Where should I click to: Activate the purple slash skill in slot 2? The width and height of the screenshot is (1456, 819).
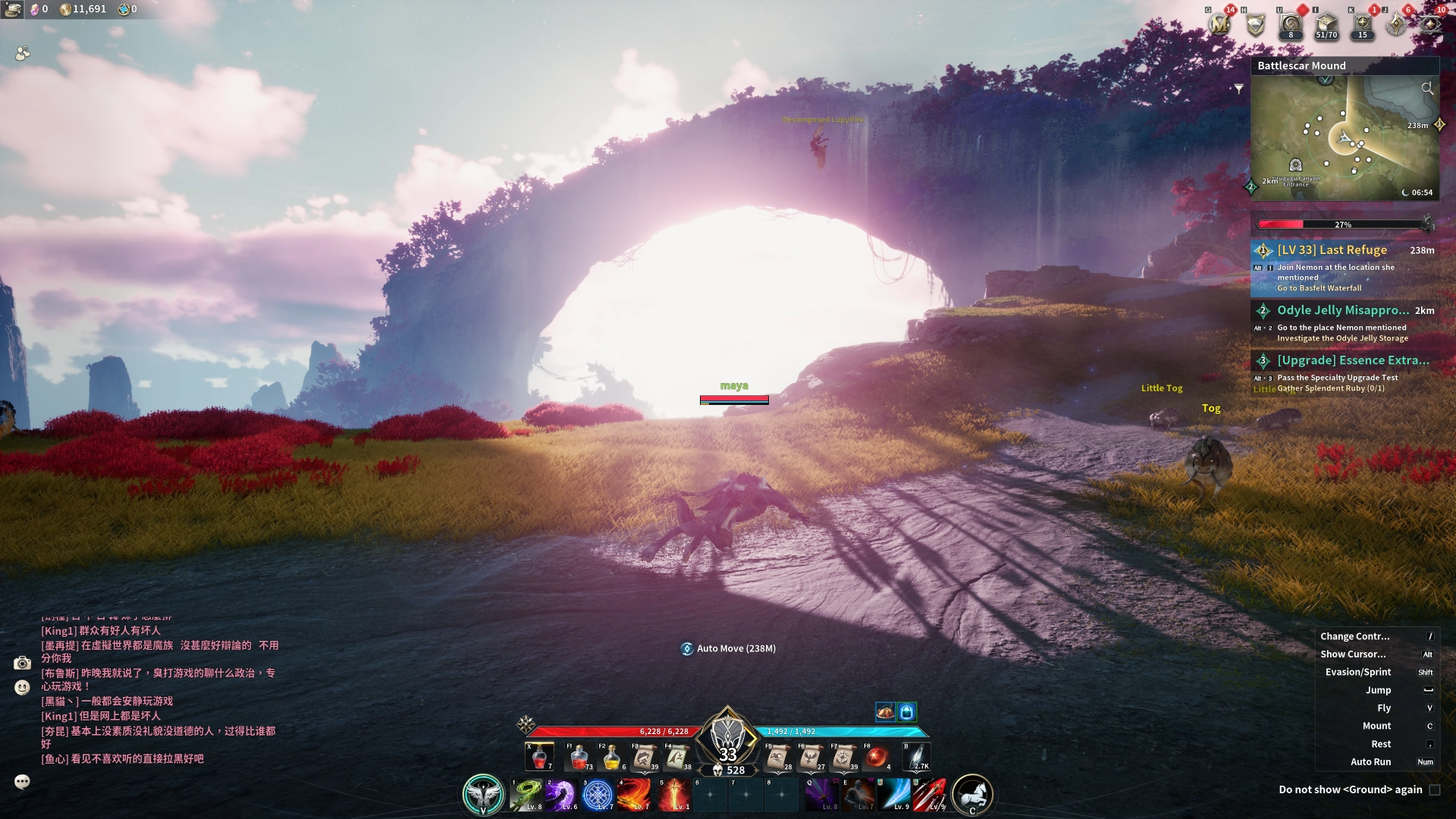pyautogui.click(x=561, y=794)
